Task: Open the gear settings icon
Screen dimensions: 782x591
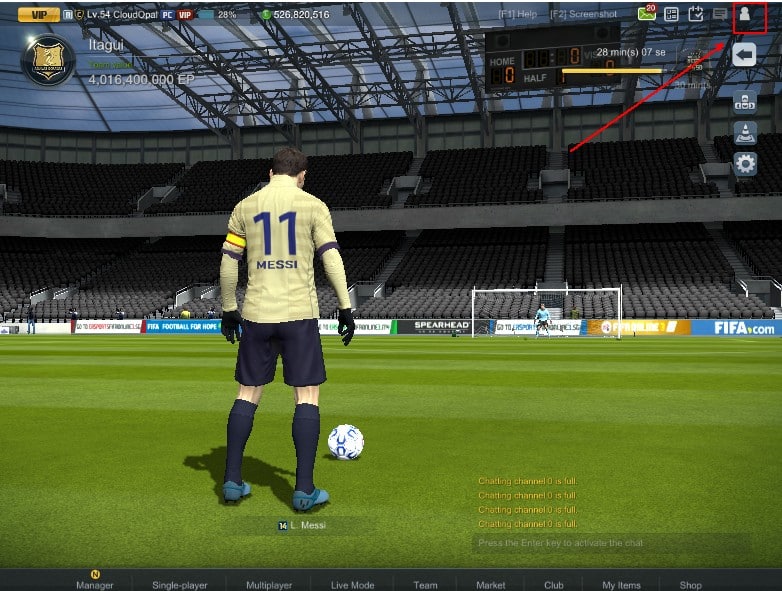Action: pos(745,163)
